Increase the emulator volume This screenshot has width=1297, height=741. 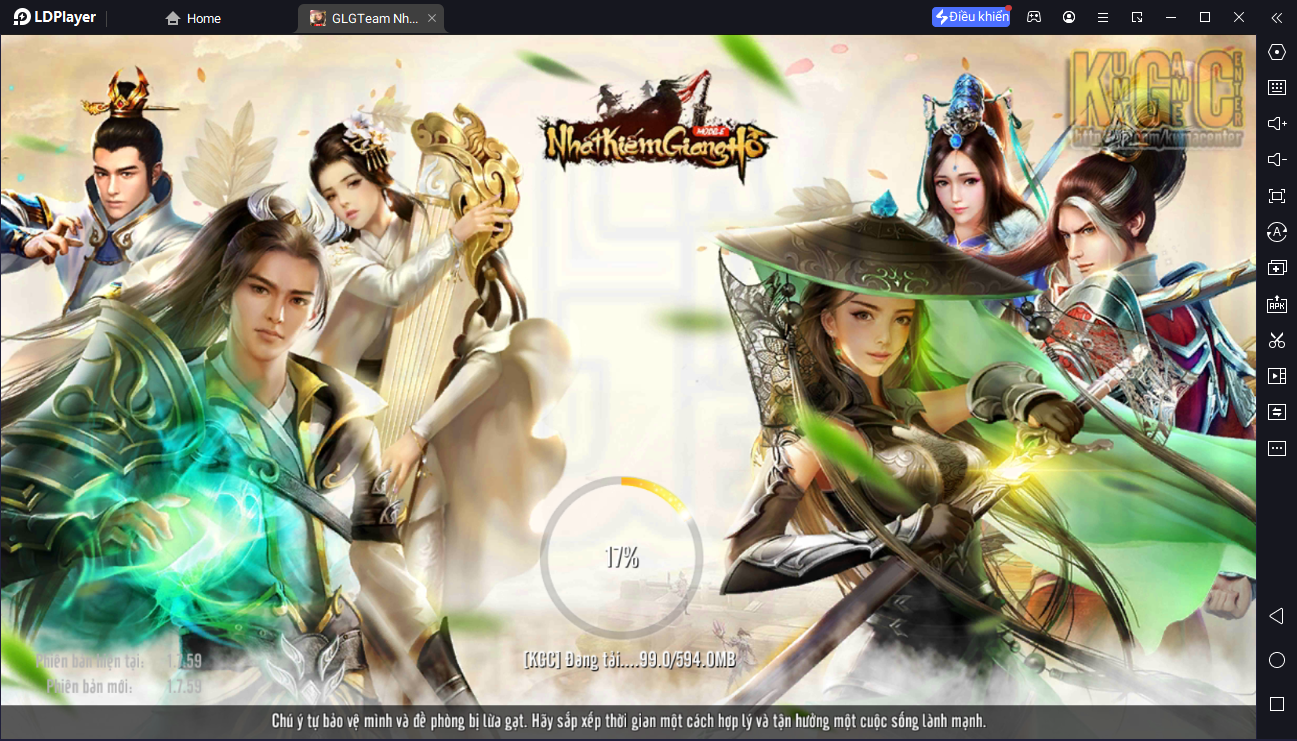click(x=1276, y=123)
